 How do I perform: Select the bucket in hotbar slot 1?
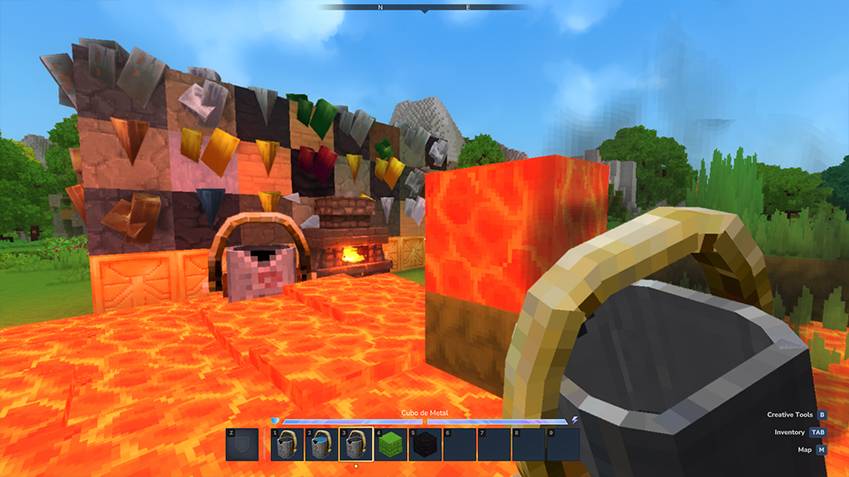pos(287,445)
